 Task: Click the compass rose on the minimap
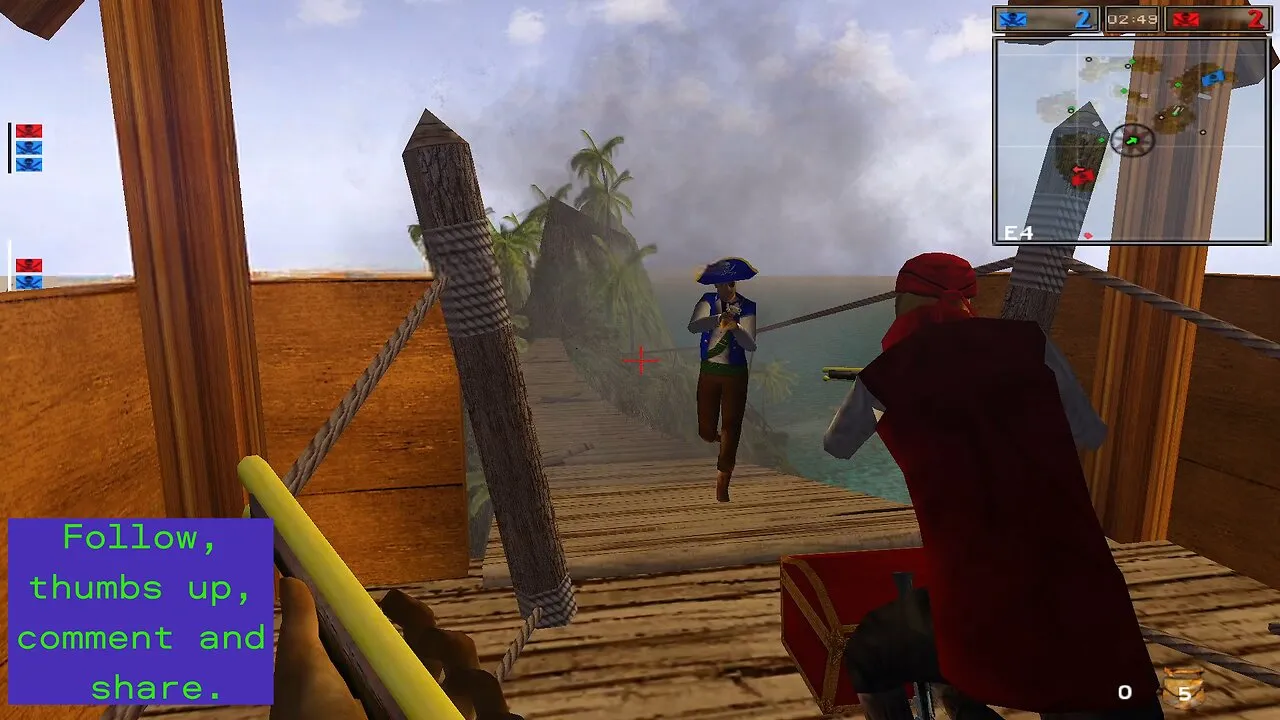pos(1131,139)
